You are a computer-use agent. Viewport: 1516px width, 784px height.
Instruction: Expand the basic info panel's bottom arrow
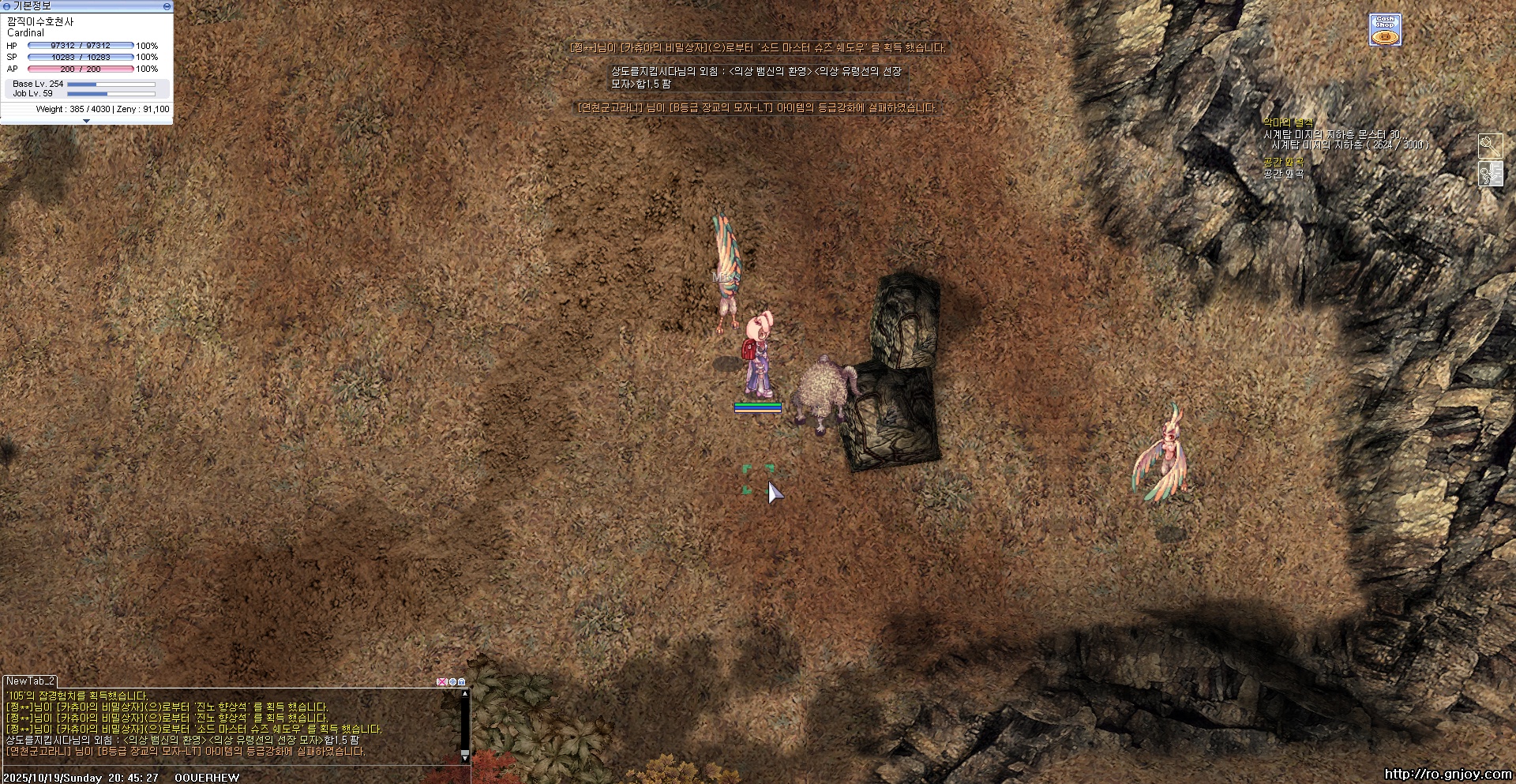click(86, 121)
